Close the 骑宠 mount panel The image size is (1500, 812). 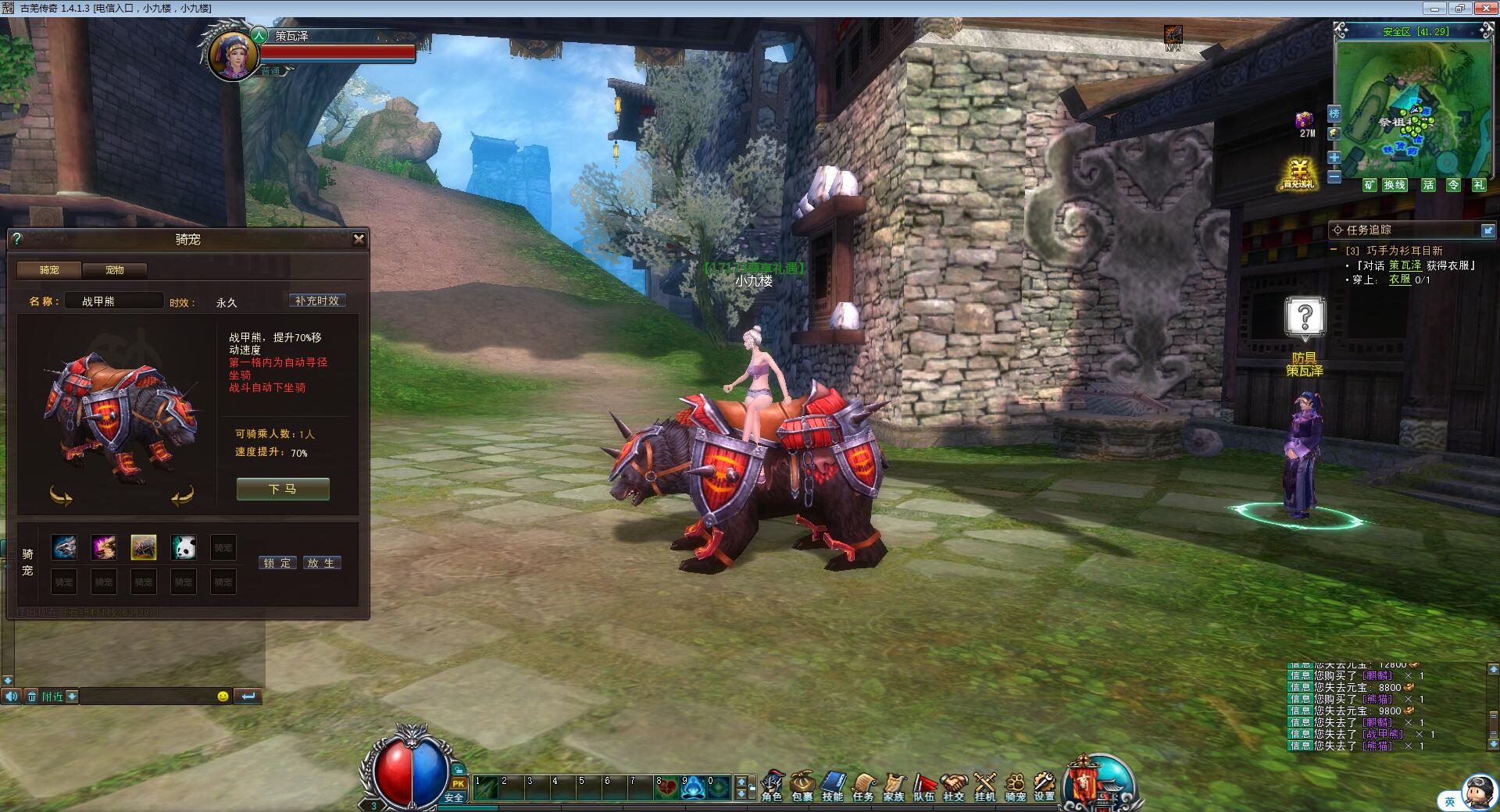pyautogui.click(x=359, y=239)
